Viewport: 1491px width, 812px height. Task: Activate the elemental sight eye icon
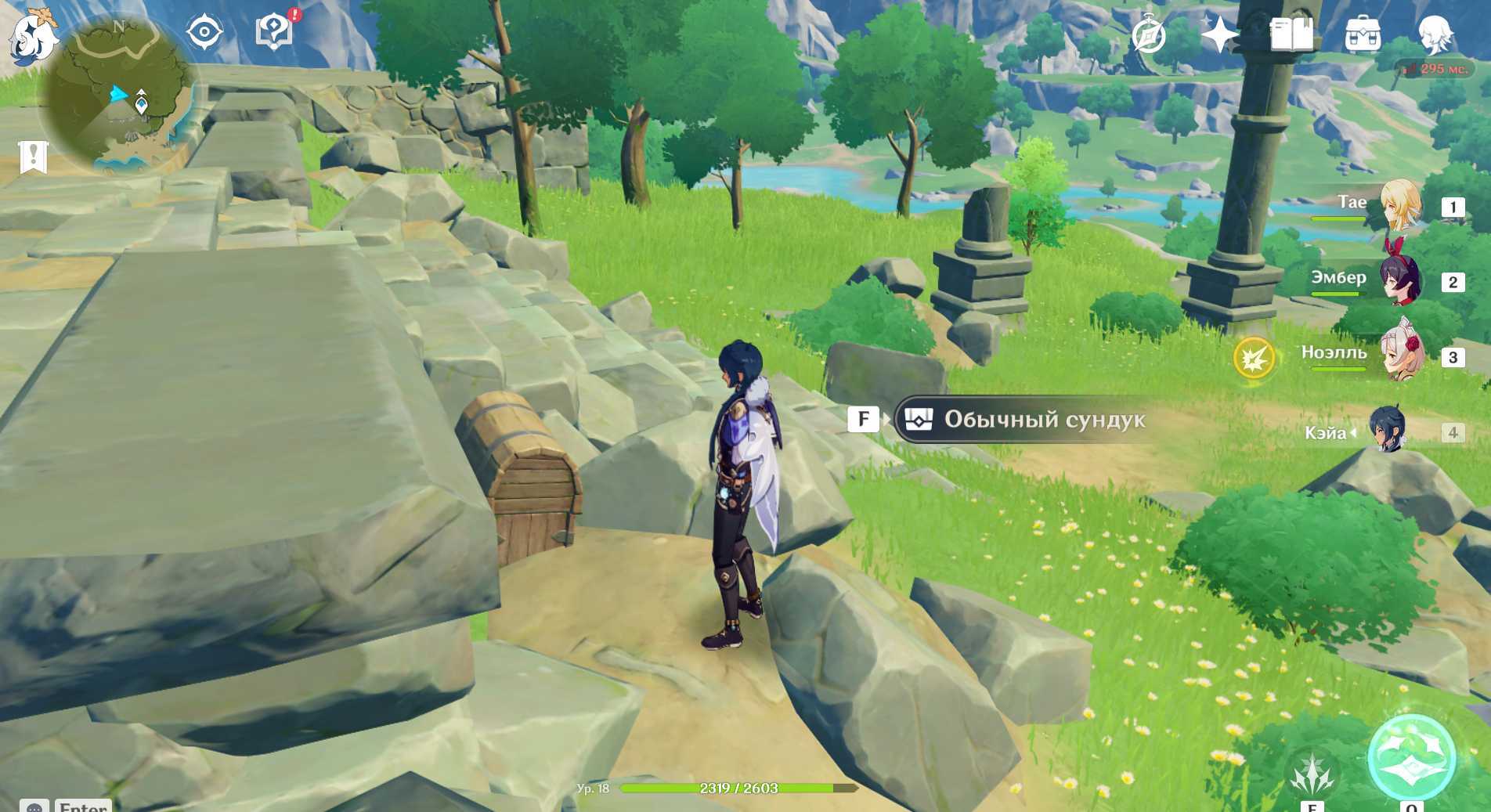pos(204,33)
